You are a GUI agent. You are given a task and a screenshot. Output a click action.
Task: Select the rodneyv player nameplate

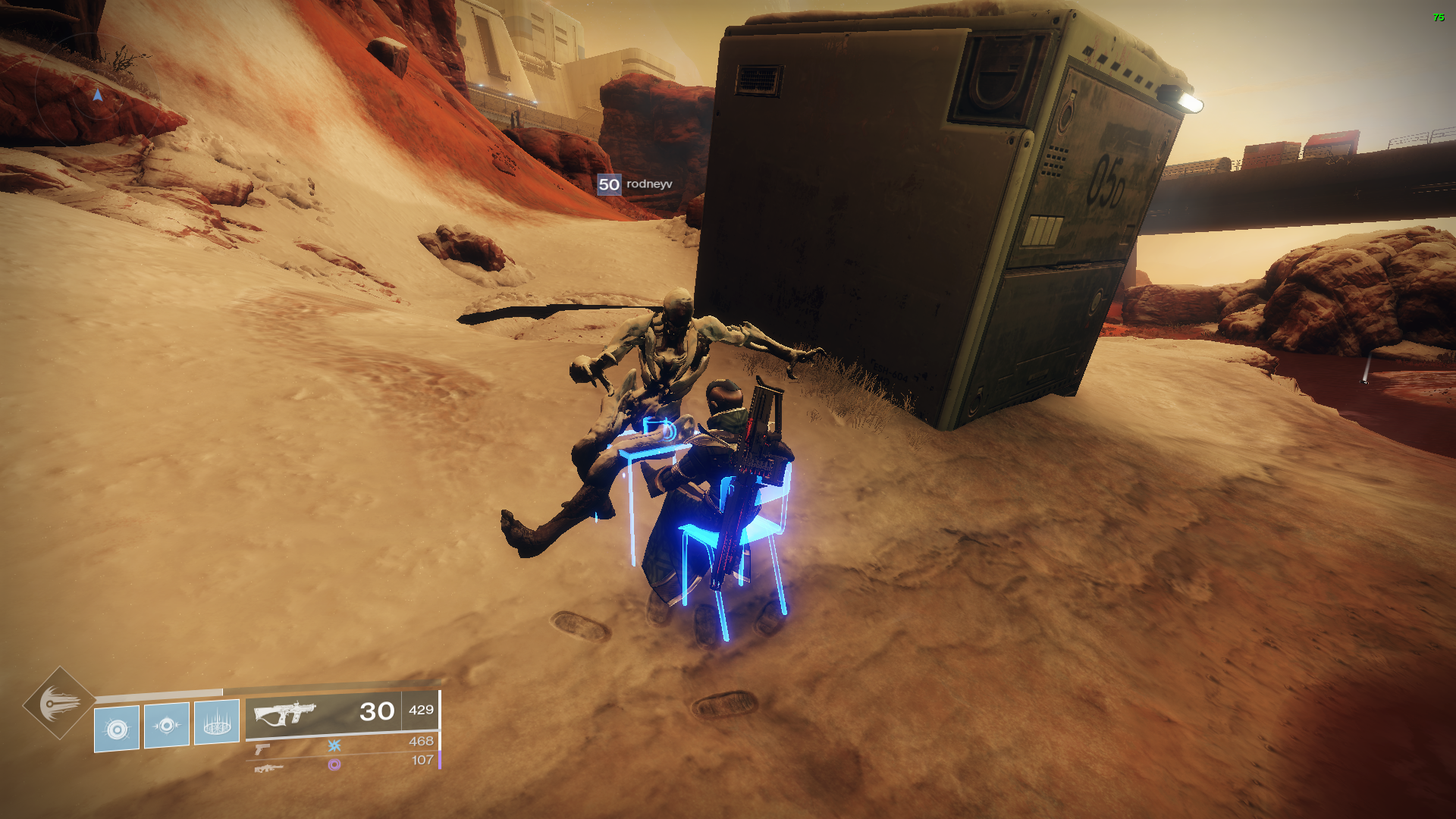pos(635,184)
